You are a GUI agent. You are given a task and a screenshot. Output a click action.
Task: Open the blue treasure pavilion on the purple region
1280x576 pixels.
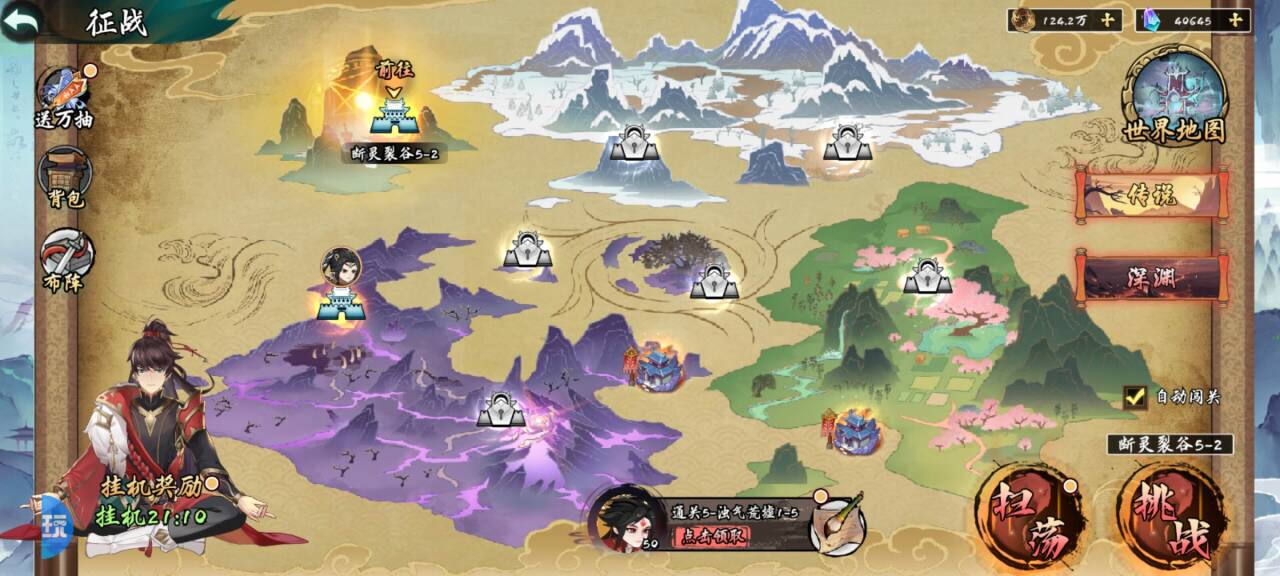coord(659,365)
